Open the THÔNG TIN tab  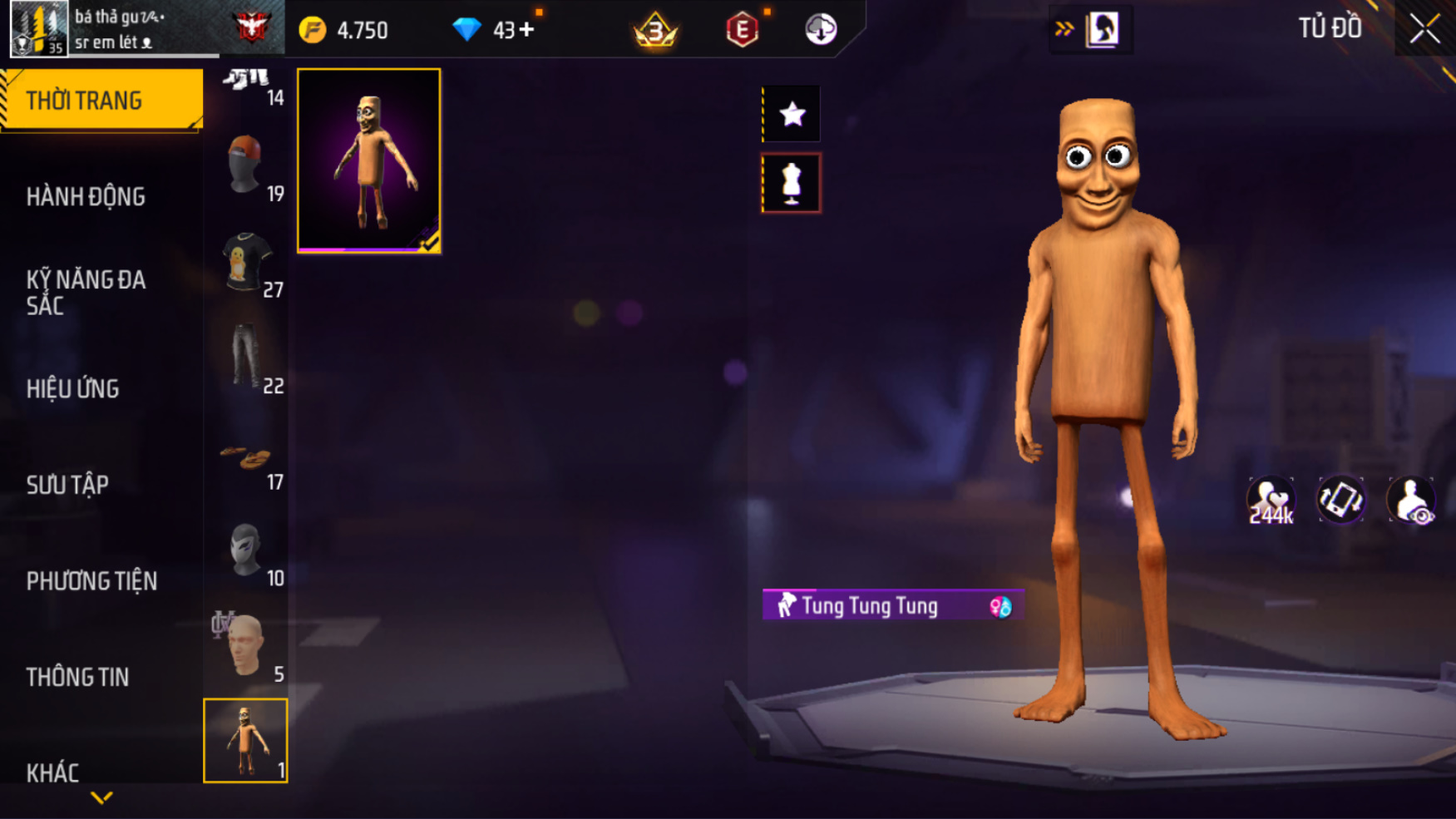pos(78,677)
